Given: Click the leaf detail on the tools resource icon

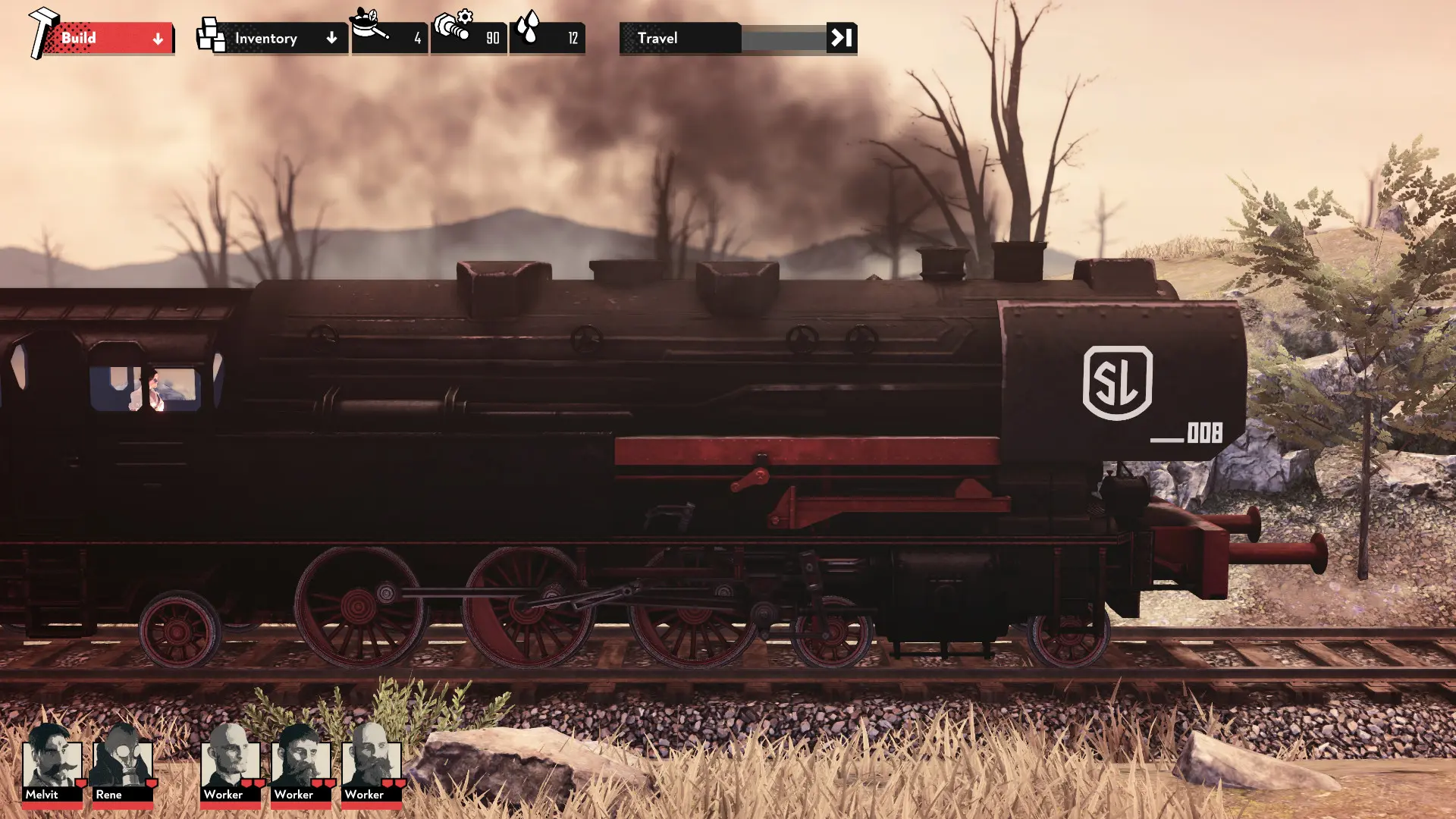Looking at the screenshot, I should point(373,14).
